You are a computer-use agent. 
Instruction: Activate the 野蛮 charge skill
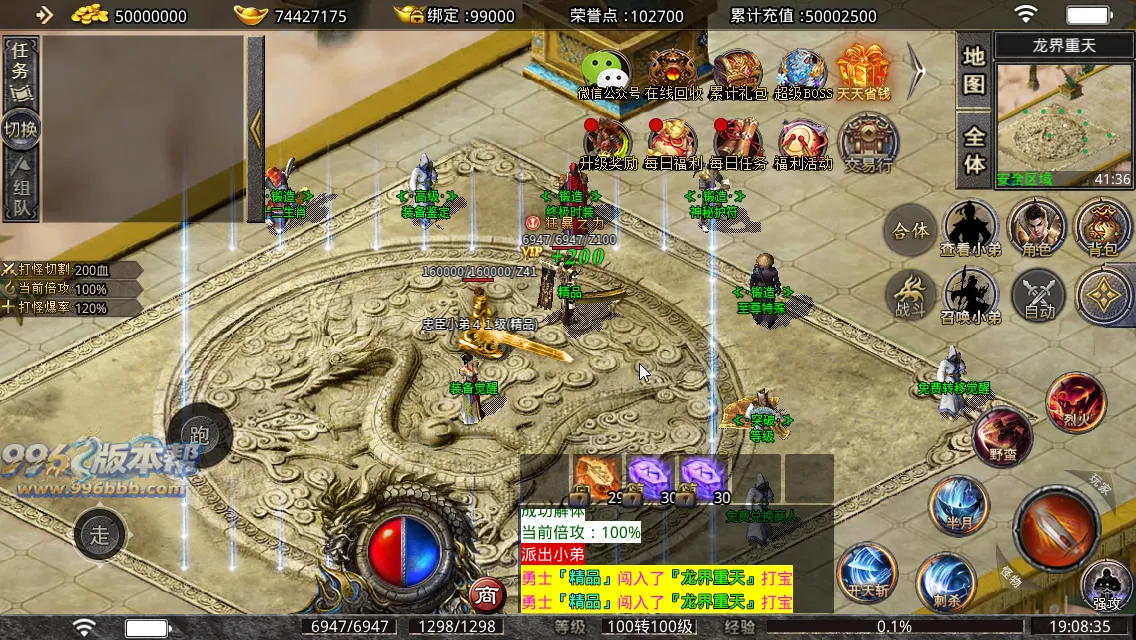[x=1003, y=437]
